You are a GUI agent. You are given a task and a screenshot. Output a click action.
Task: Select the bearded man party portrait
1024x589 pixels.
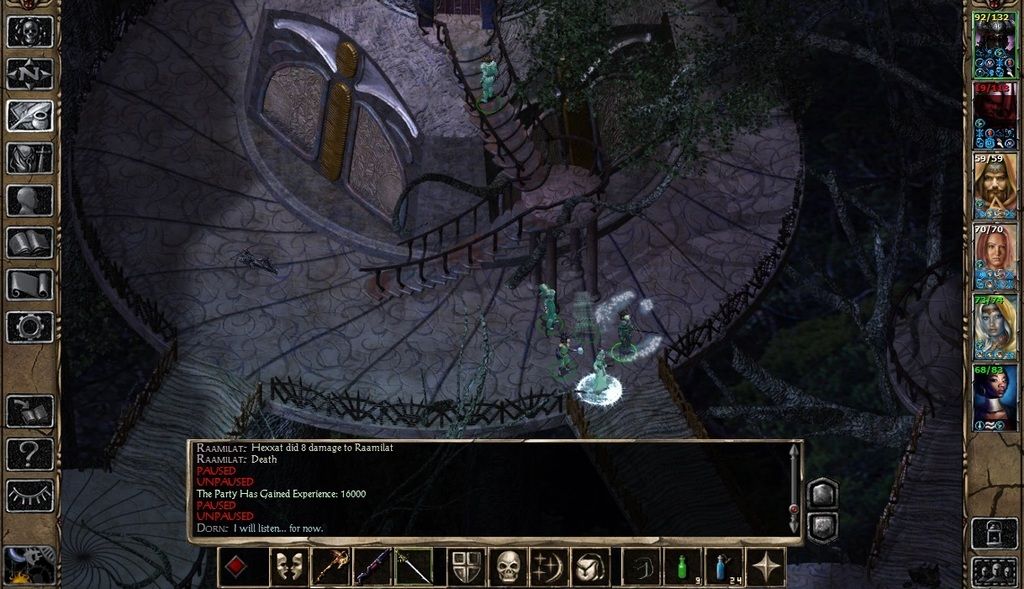[x=995, y=186]
